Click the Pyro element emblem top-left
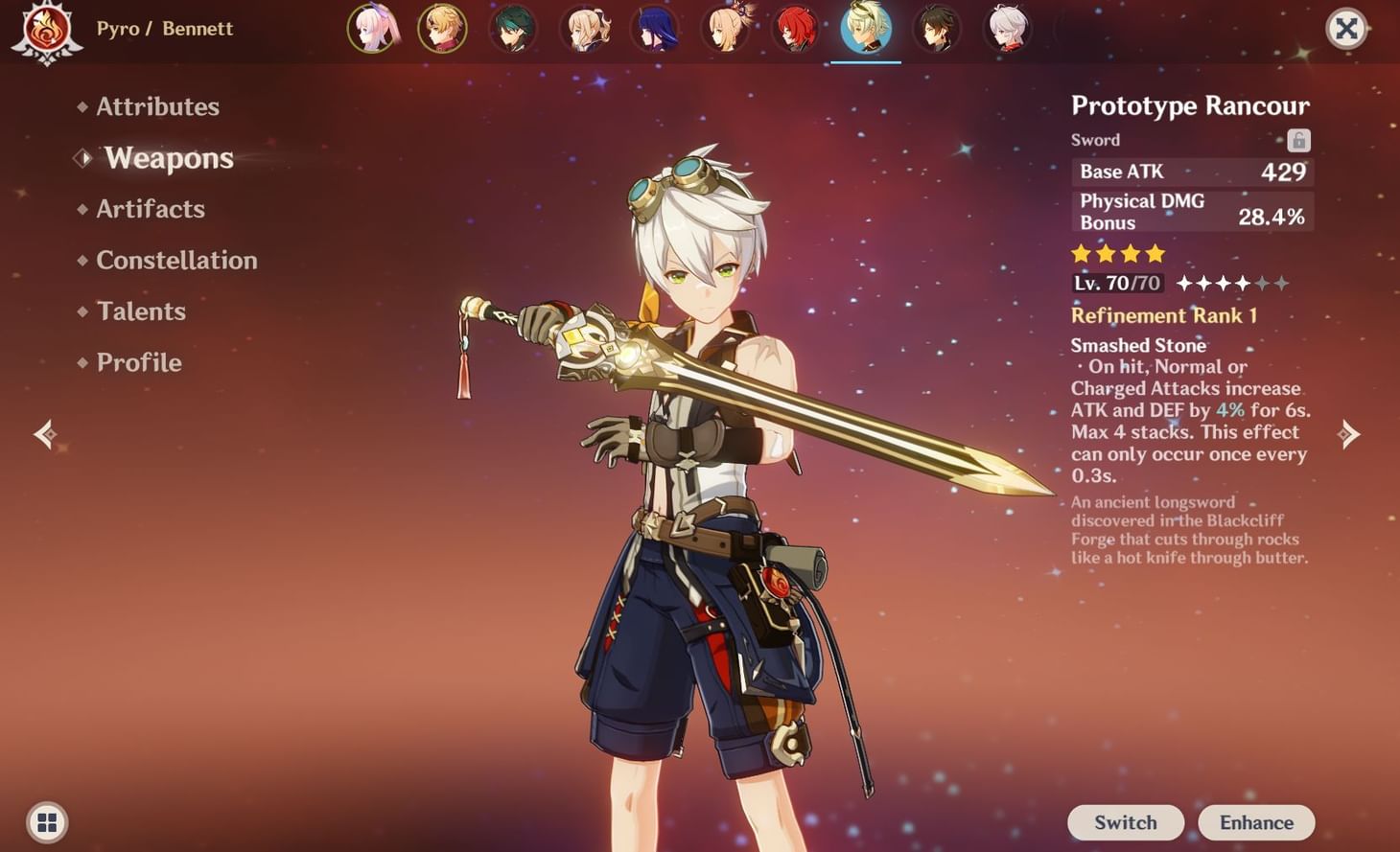Screen dimensions: 1400x852 [x=48, y=29]
